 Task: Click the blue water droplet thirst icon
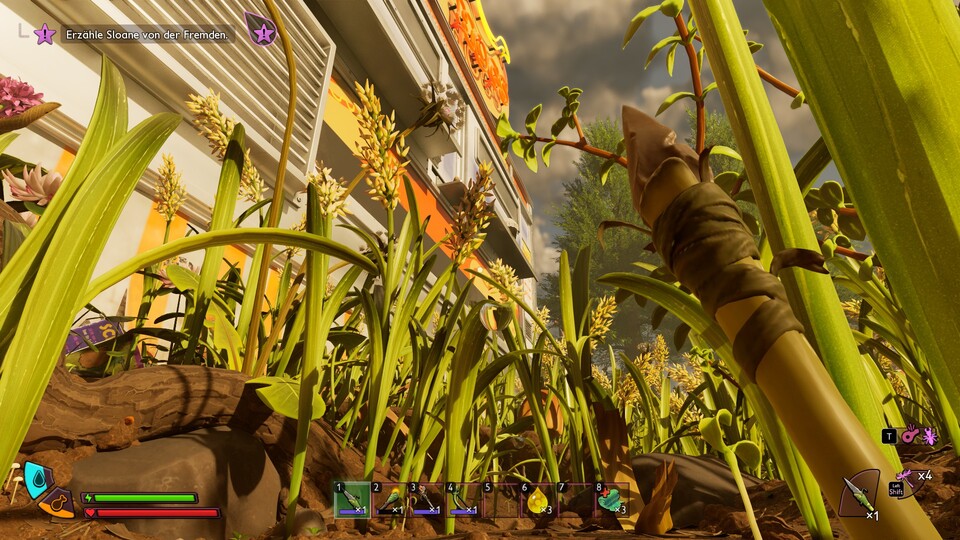[38, 478]
